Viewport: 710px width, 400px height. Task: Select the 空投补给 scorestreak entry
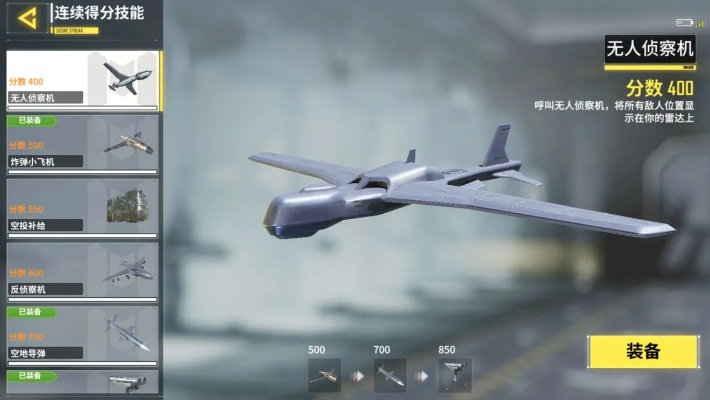(x=82, y=207)
